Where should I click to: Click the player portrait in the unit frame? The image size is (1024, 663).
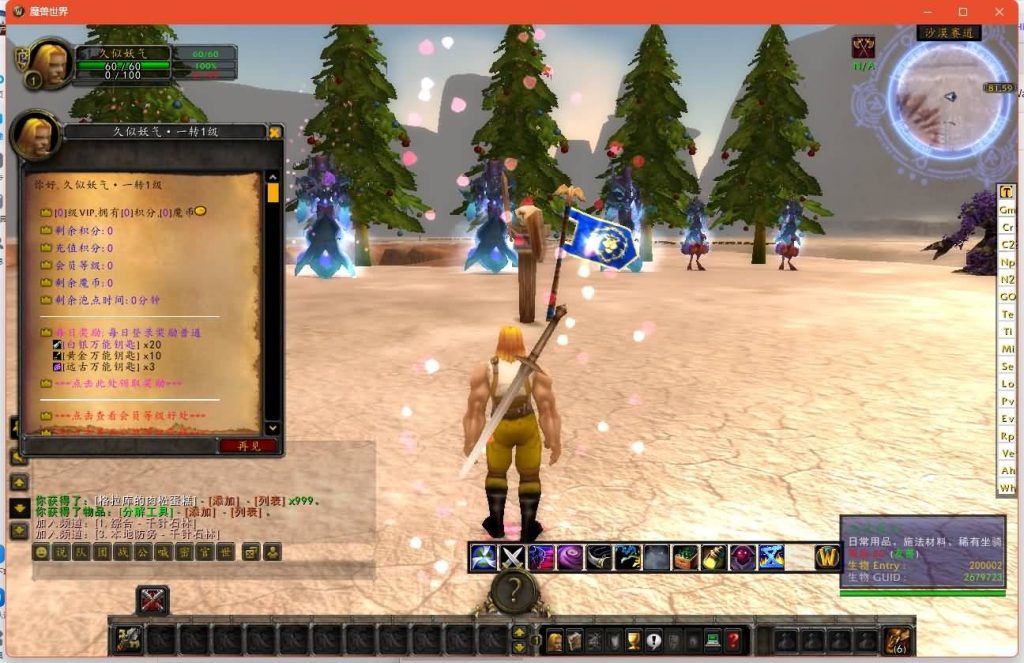[49, 61]
